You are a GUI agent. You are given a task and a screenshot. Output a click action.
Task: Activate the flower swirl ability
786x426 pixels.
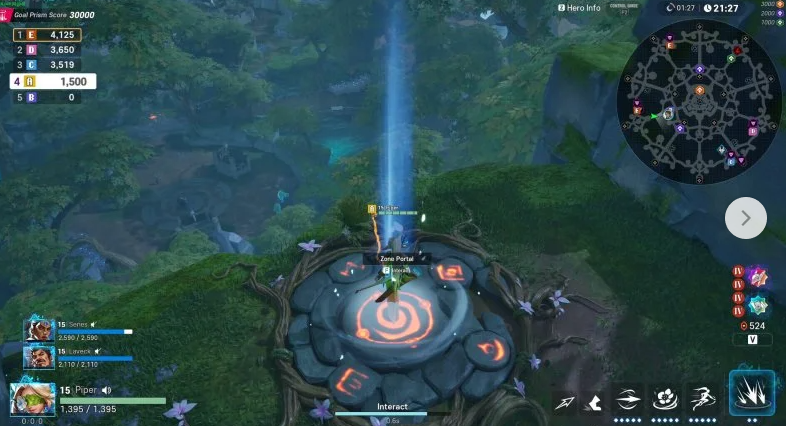pyautogui.click(x=664, y=400)
